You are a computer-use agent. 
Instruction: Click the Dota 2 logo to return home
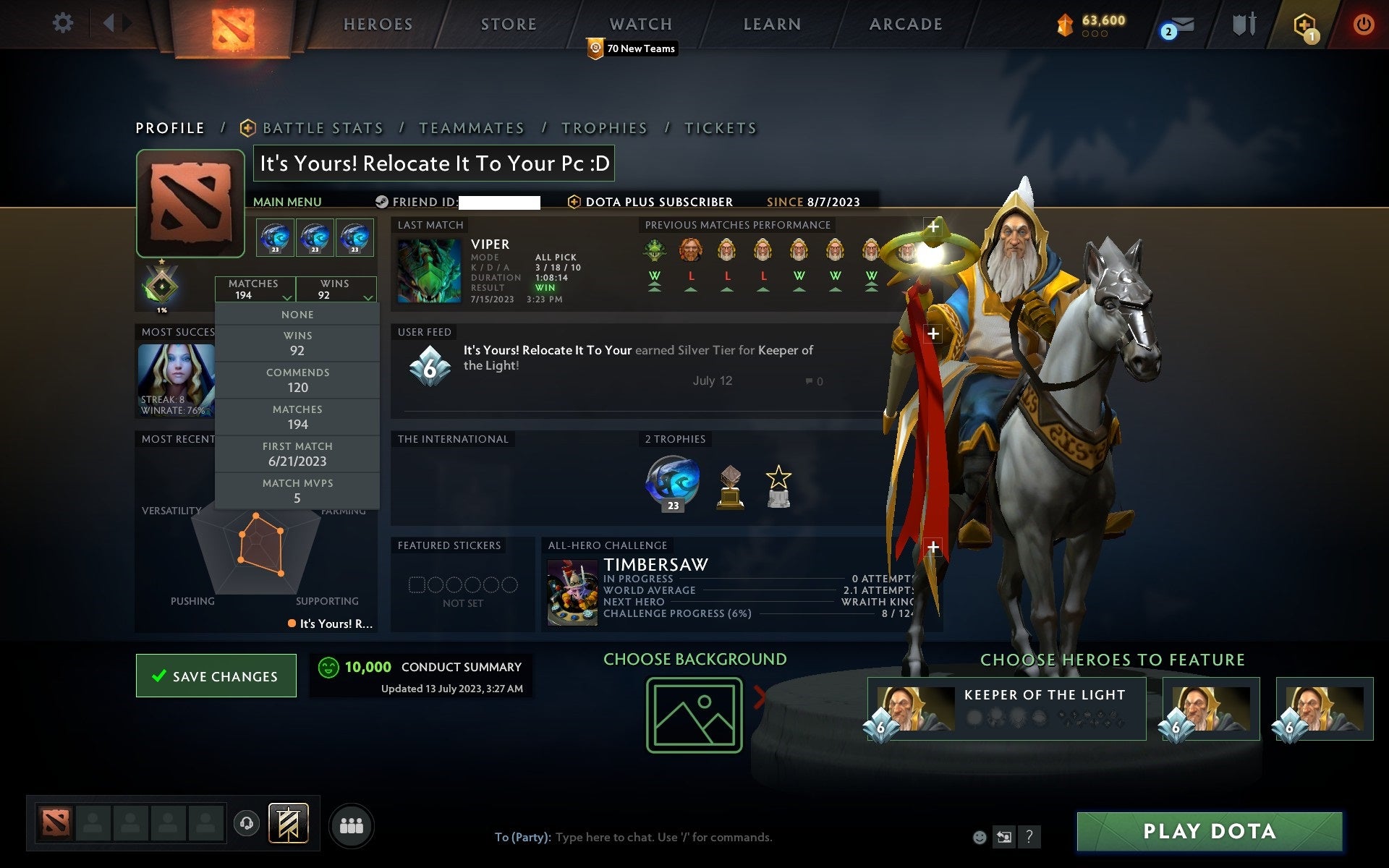[x=233, y=25]
